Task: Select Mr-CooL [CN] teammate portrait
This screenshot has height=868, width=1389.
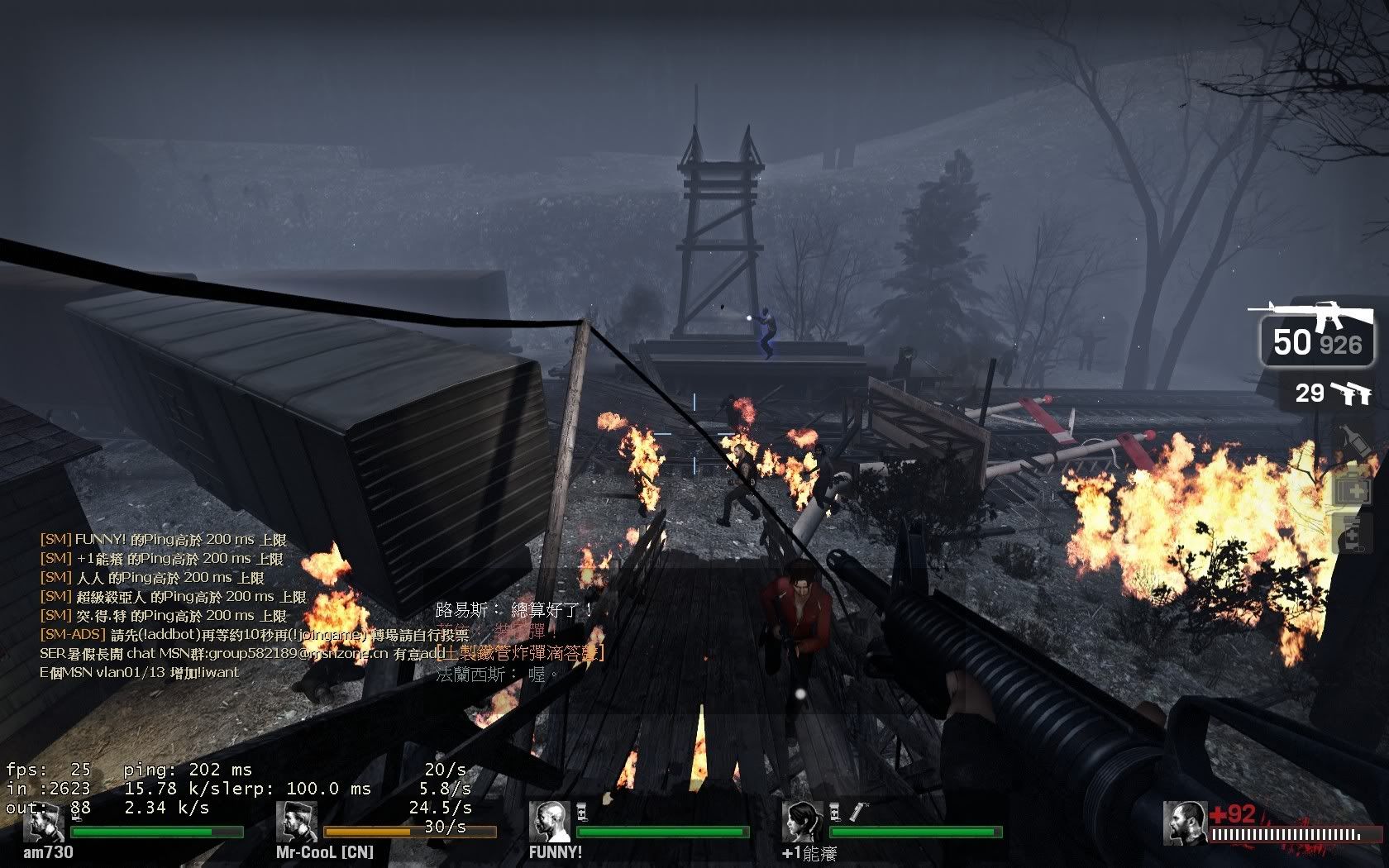Action: 297,822
